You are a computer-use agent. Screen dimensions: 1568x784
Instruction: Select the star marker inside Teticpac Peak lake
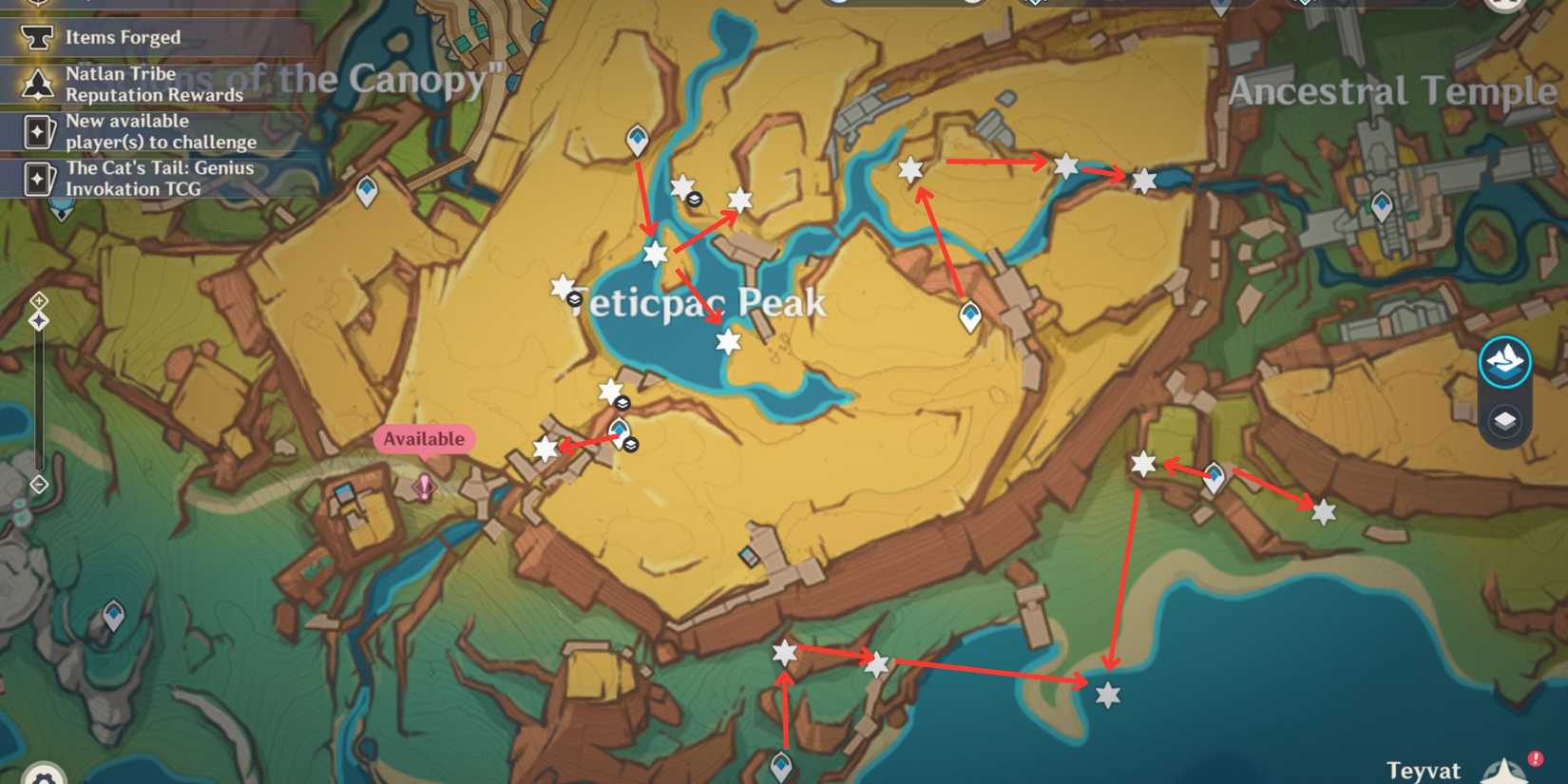point(727,342)
